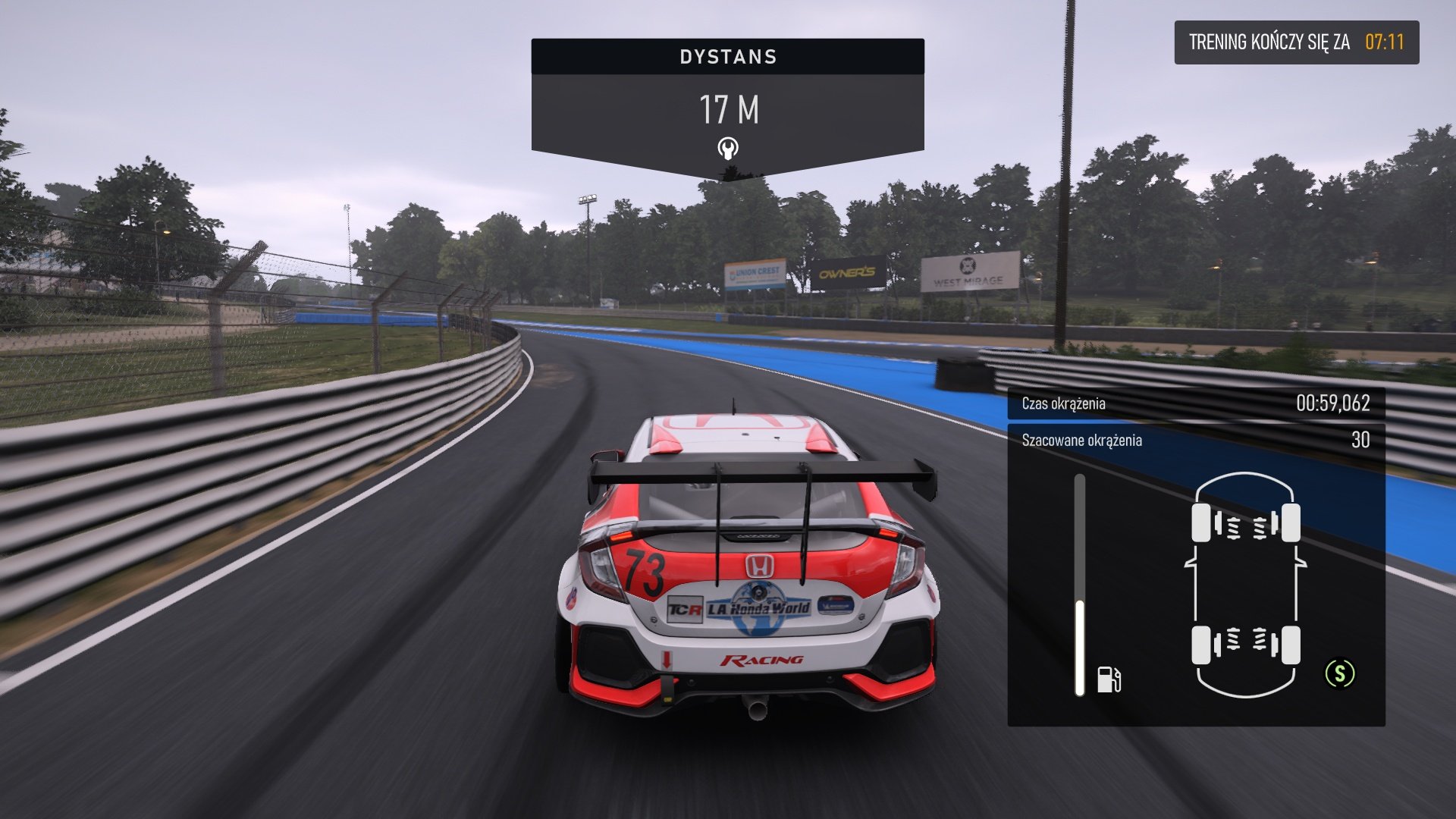
Task: Select the car damage diagram
Action: (x=1245, y=584)
